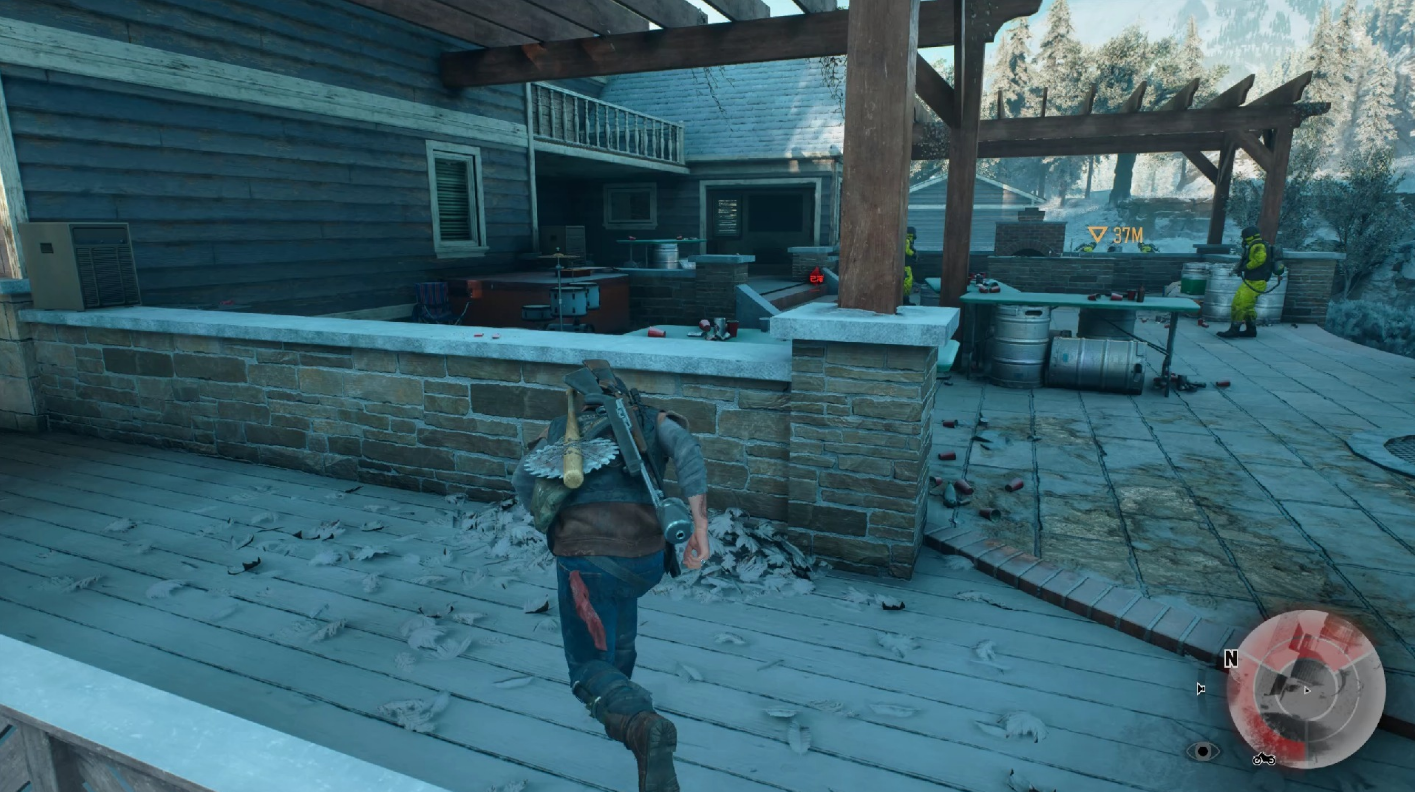Select the yellow triangle objective marker
Viewport: 1415px width, 792px height.
coord(1097,236)
